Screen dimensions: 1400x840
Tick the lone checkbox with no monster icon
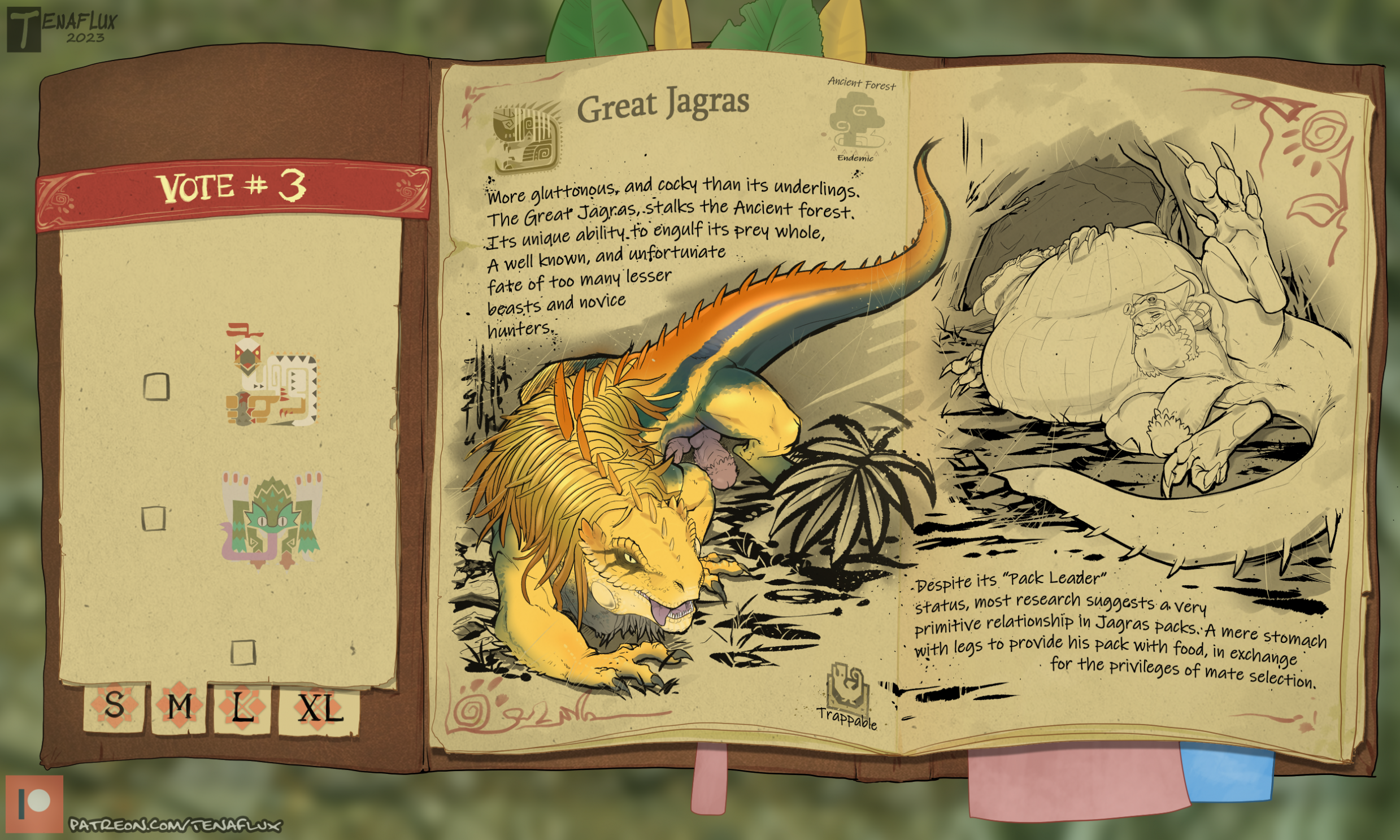click(x=244, y=652)
